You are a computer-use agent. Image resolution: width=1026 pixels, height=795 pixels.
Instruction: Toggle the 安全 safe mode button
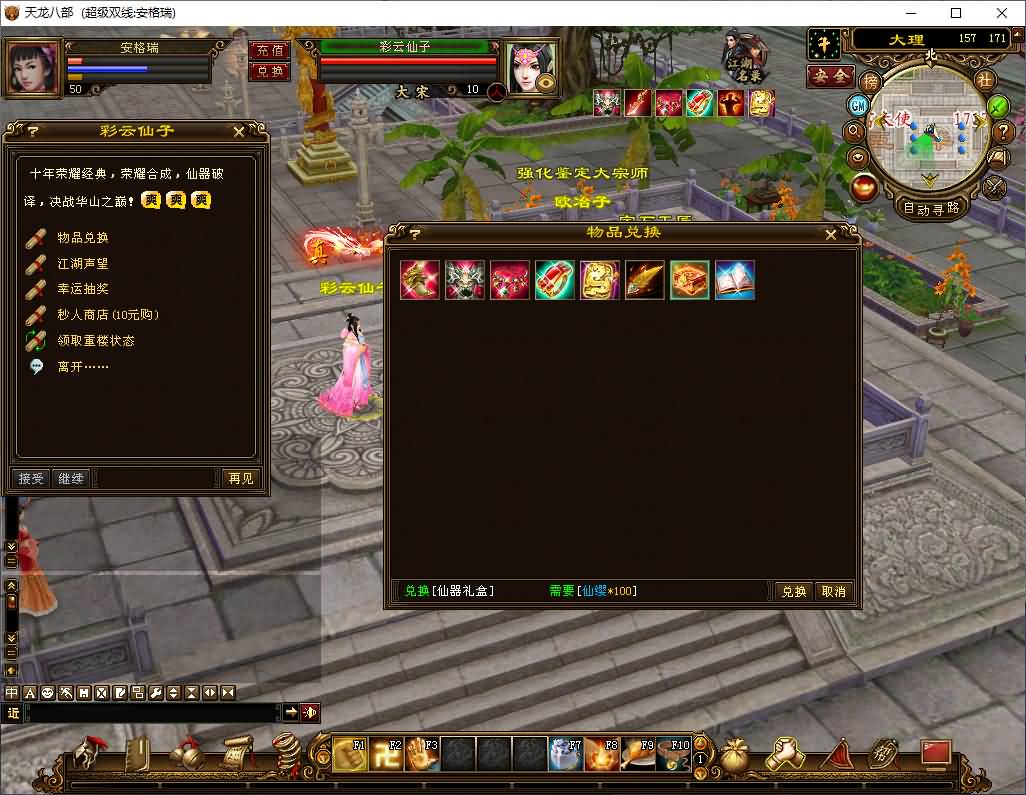[x=830, y=76]
